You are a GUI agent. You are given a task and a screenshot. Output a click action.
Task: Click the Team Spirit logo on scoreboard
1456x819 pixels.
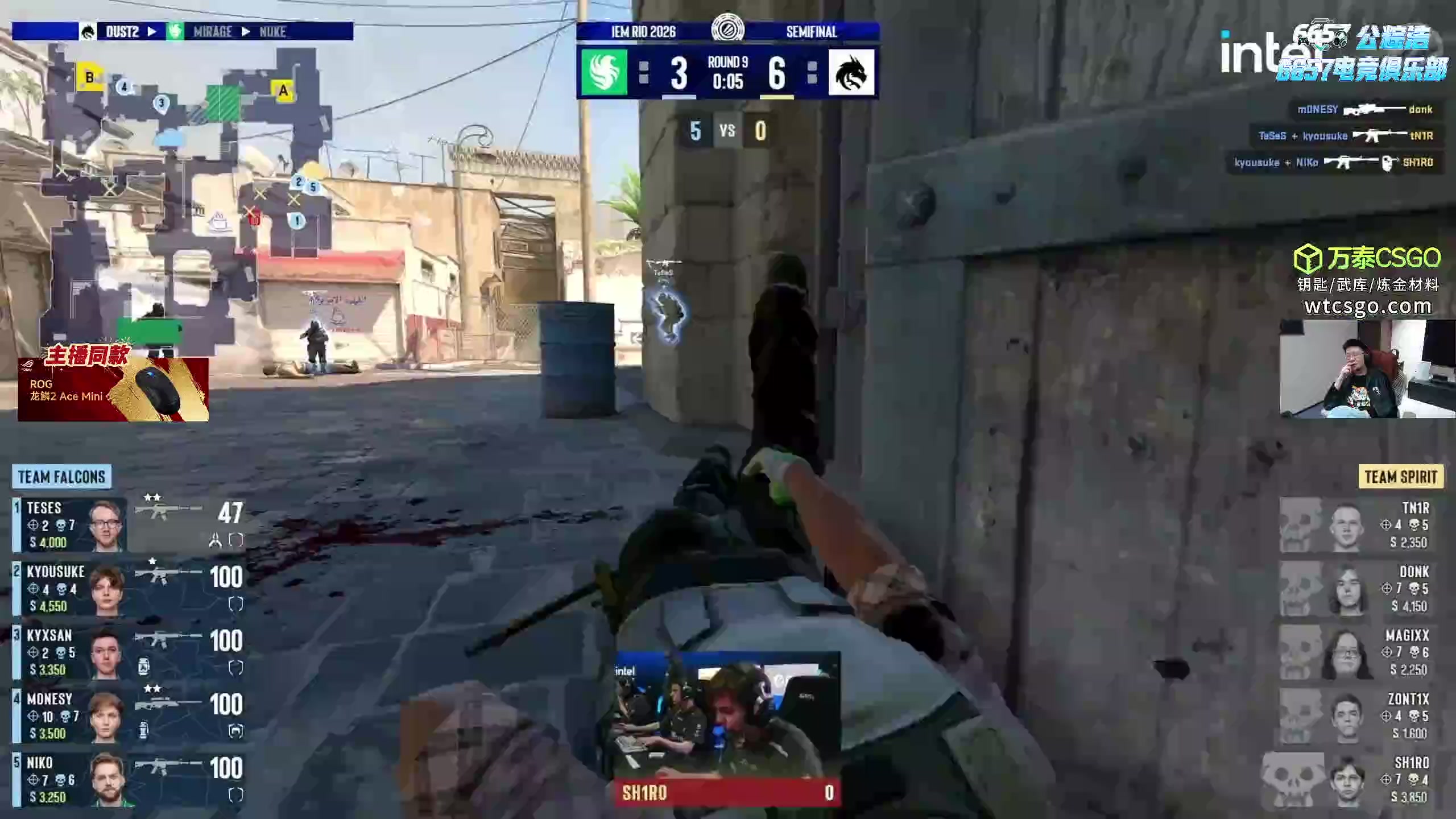[x=851, y=72]
